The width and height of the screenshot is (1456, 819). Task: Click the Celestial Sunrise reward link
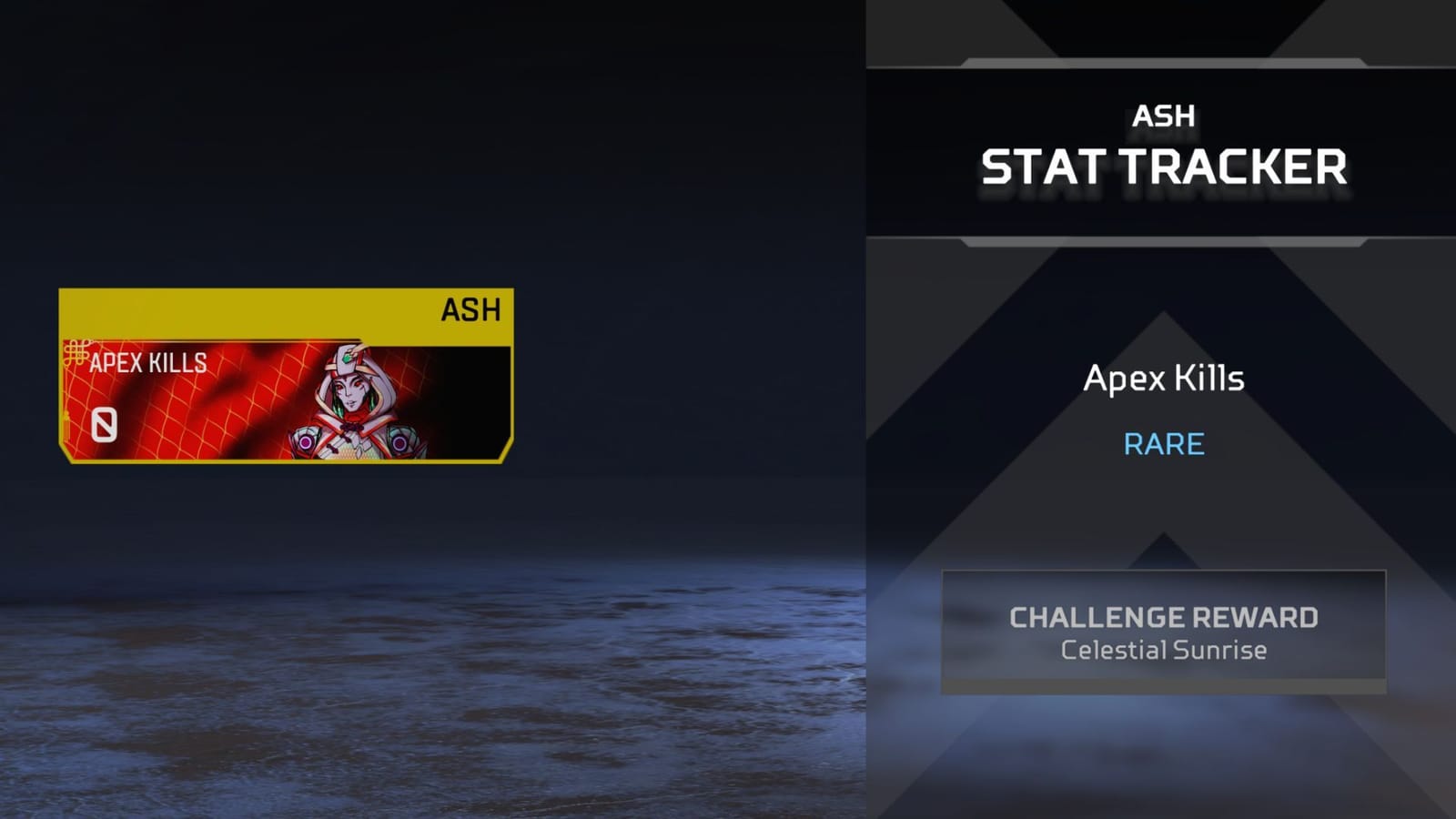pos(1165,651)
